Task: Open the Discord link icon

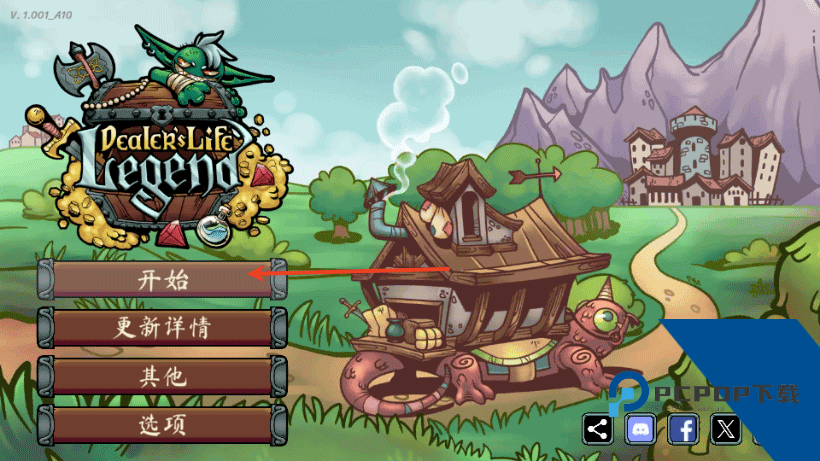Action: coord(640,430)
